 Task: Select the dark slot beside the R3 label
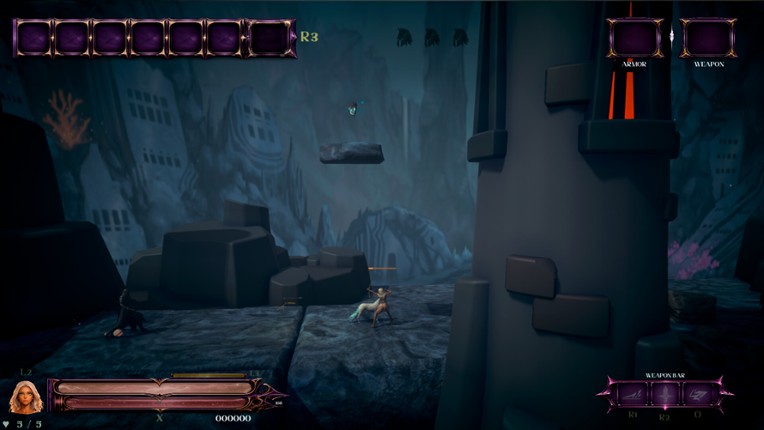tap(270, 38)
